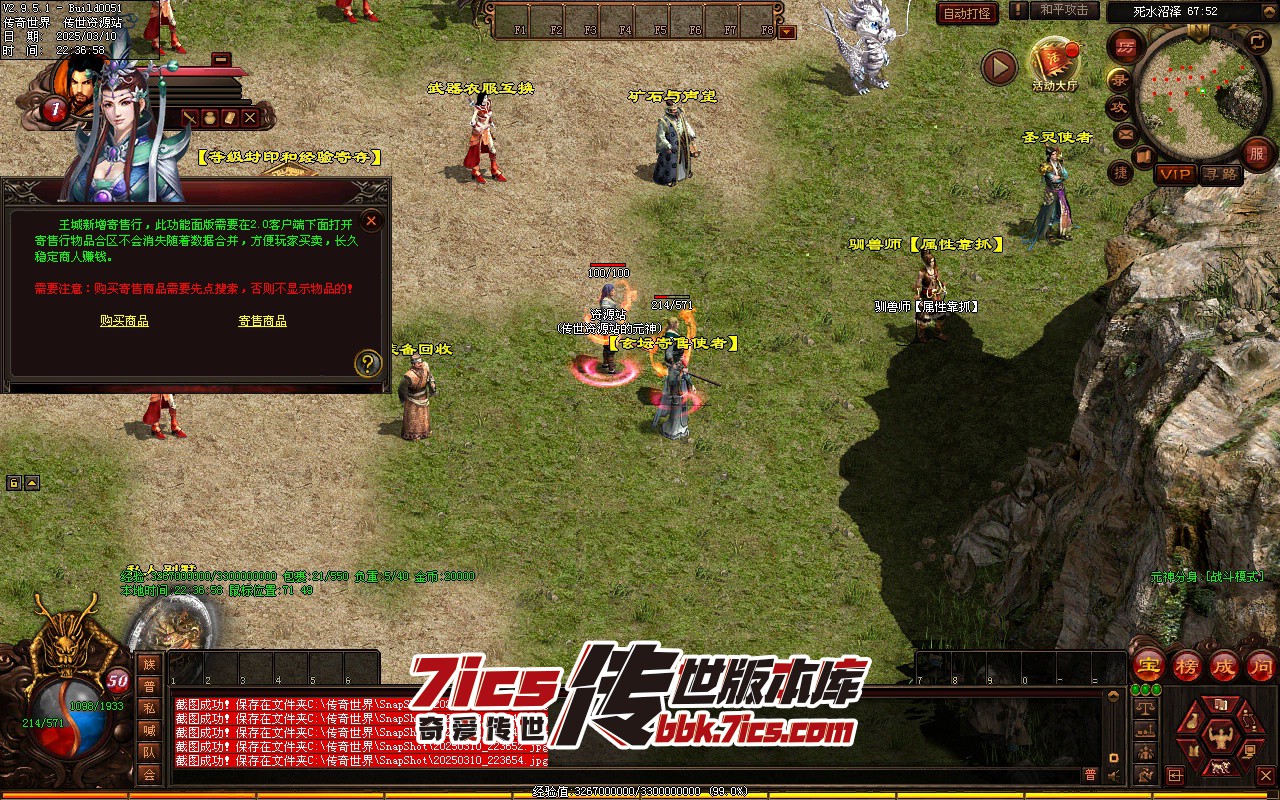
Task: Activate 寻路 pathfinding button
Action: pyautogui.click(x=1220, y=174)
